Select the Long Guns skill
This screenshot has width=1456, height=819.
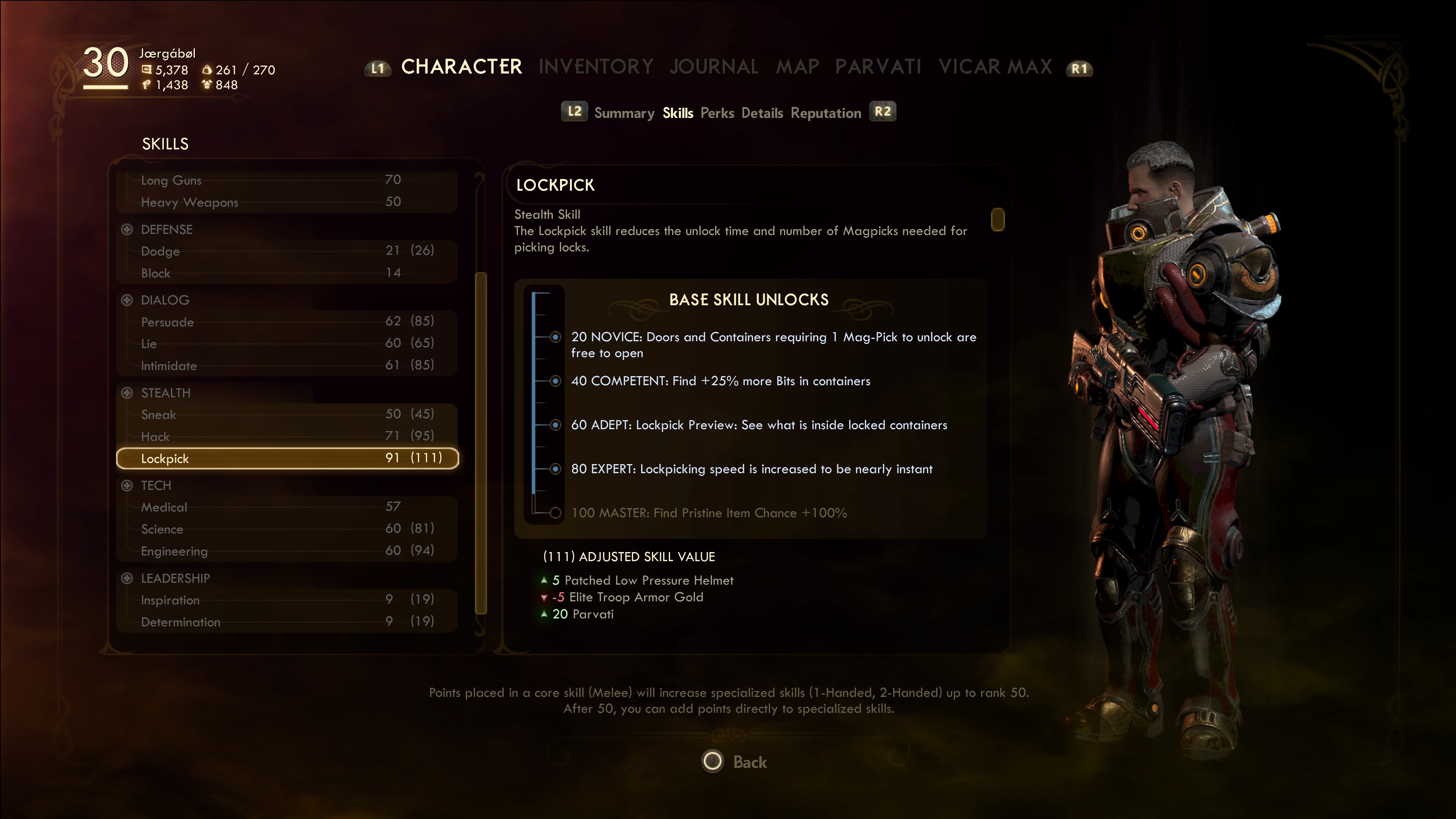tap(287, 180)
